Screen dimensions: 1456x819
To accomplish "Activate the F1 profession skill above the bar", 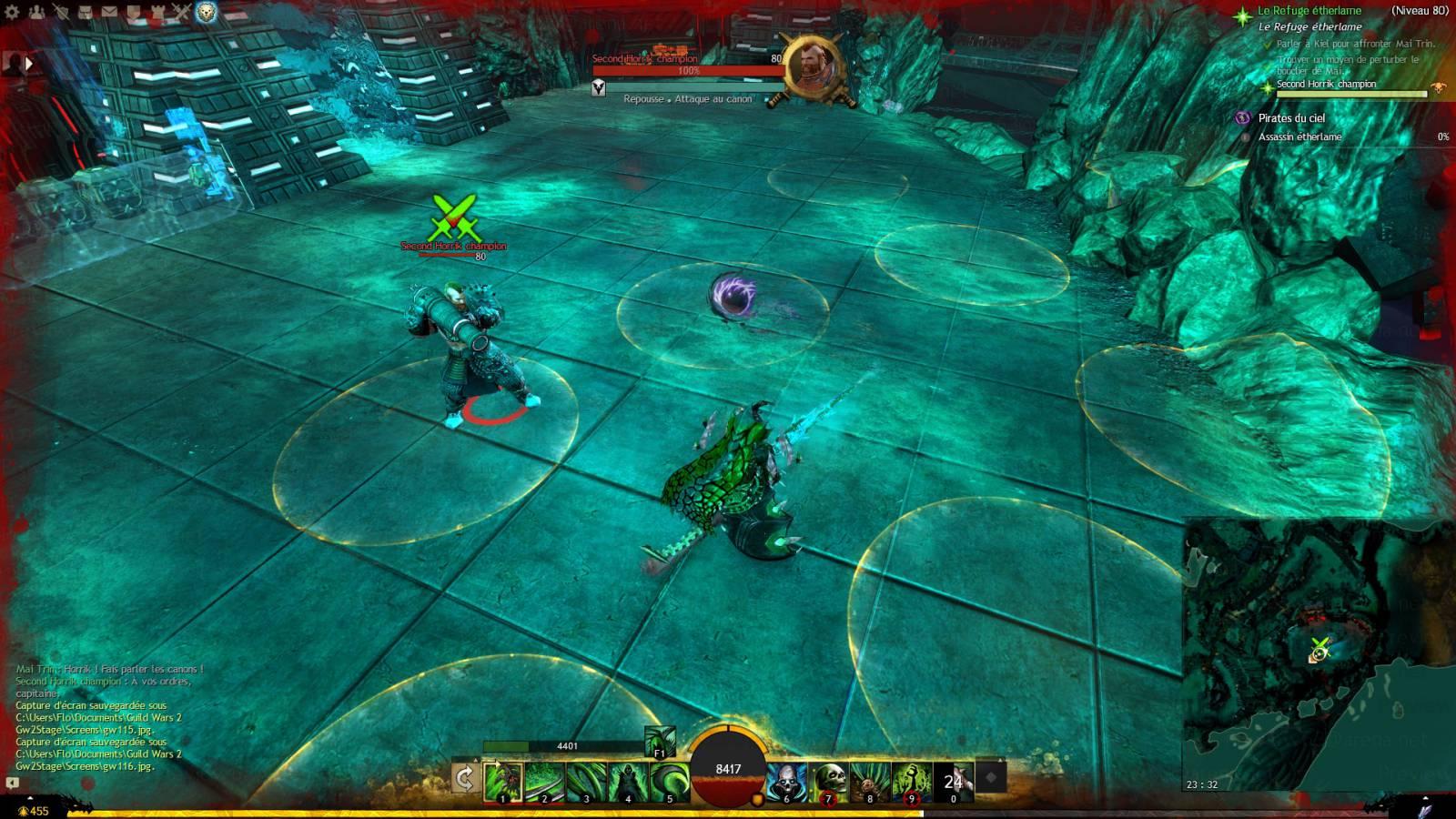I will pyautogui.click(x=661, y=742).
